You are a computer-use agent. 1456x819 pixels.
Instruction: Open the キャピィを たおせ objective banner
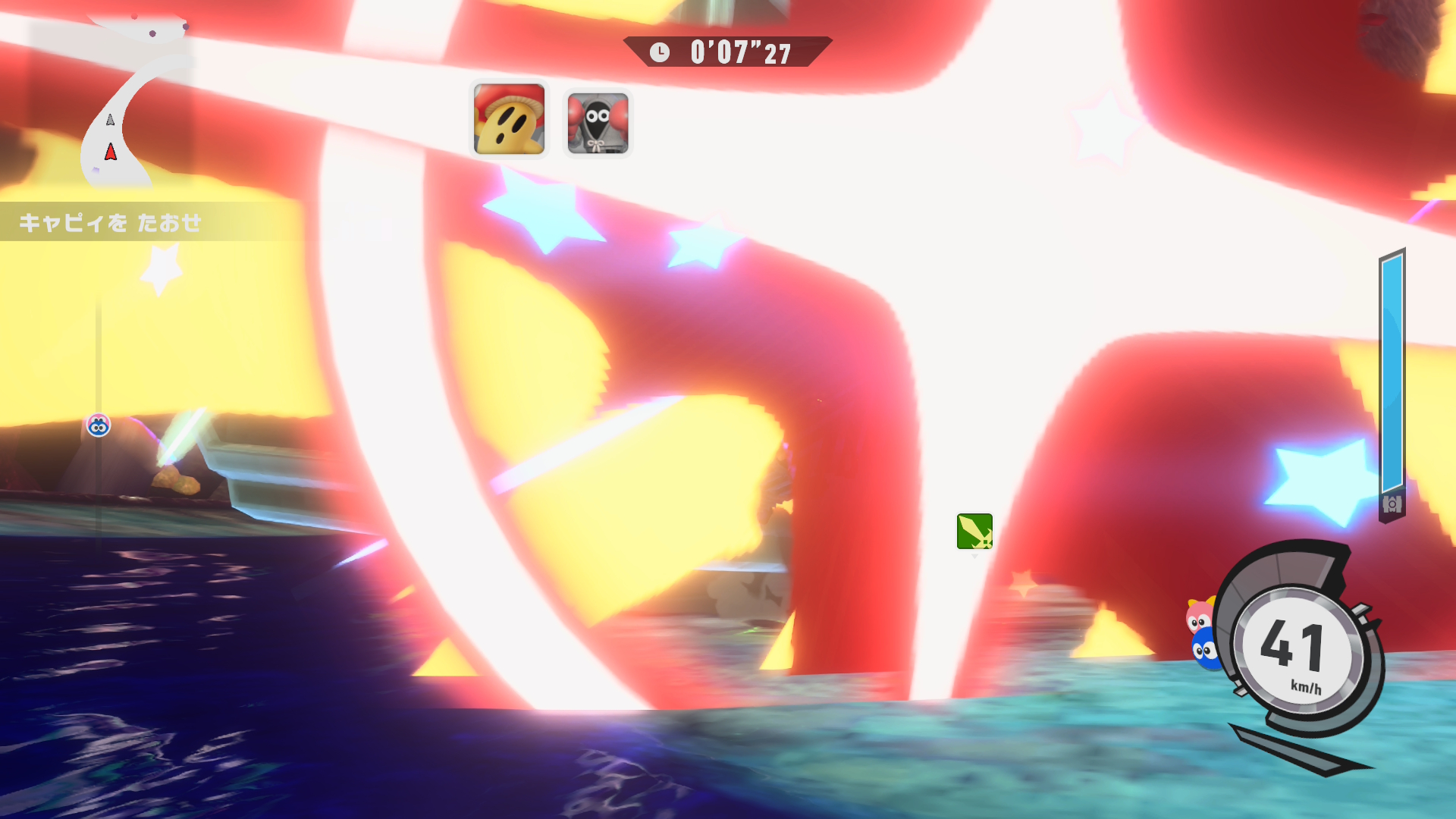coord(111,222)
